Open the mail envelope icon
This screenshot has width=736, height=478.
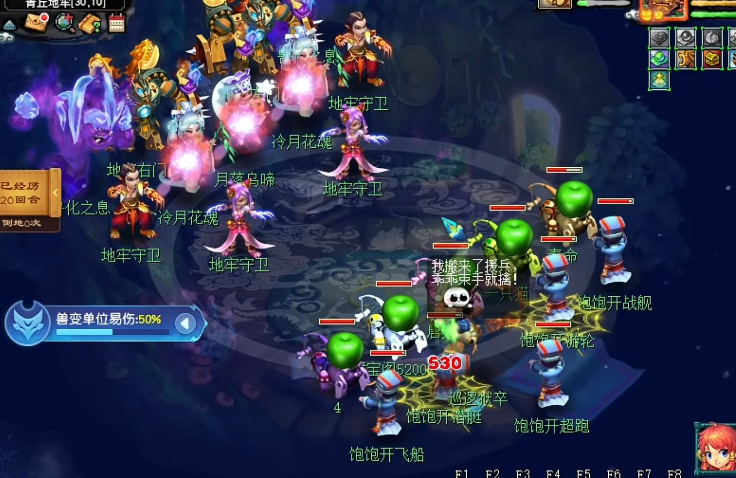click(37, 22)
